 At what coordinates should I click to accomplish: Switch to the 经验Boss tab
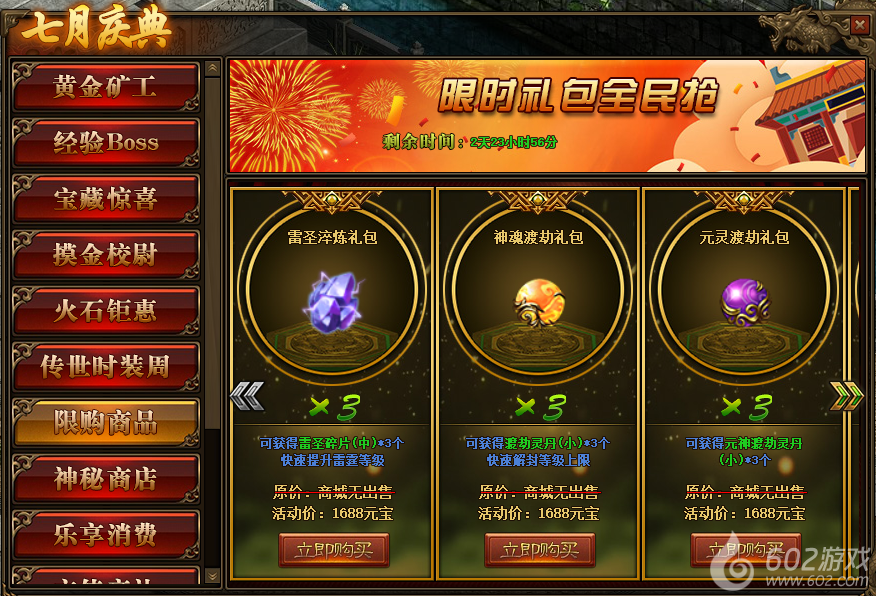[x=105, y=143]
